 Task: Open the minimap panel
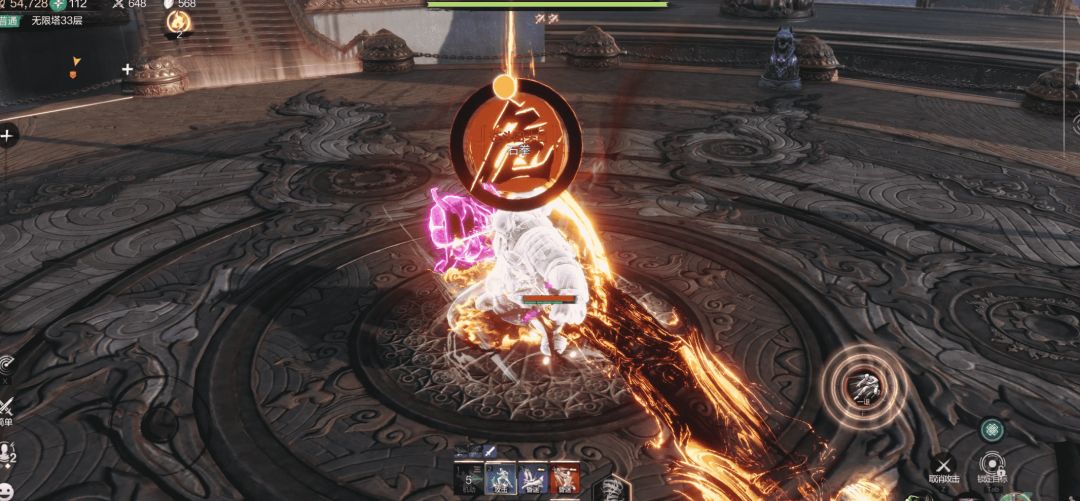coord(65,72)
